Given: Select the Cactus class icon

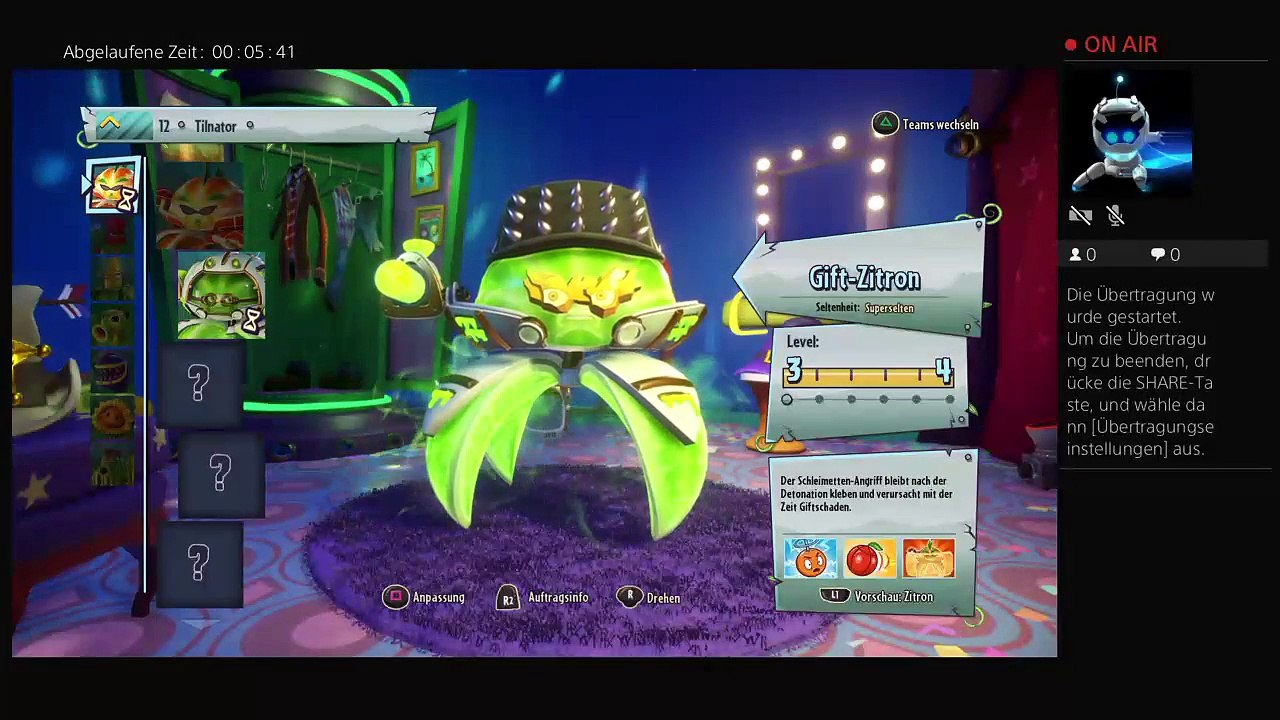Looking at the screenshot, I should click(113, 460).
